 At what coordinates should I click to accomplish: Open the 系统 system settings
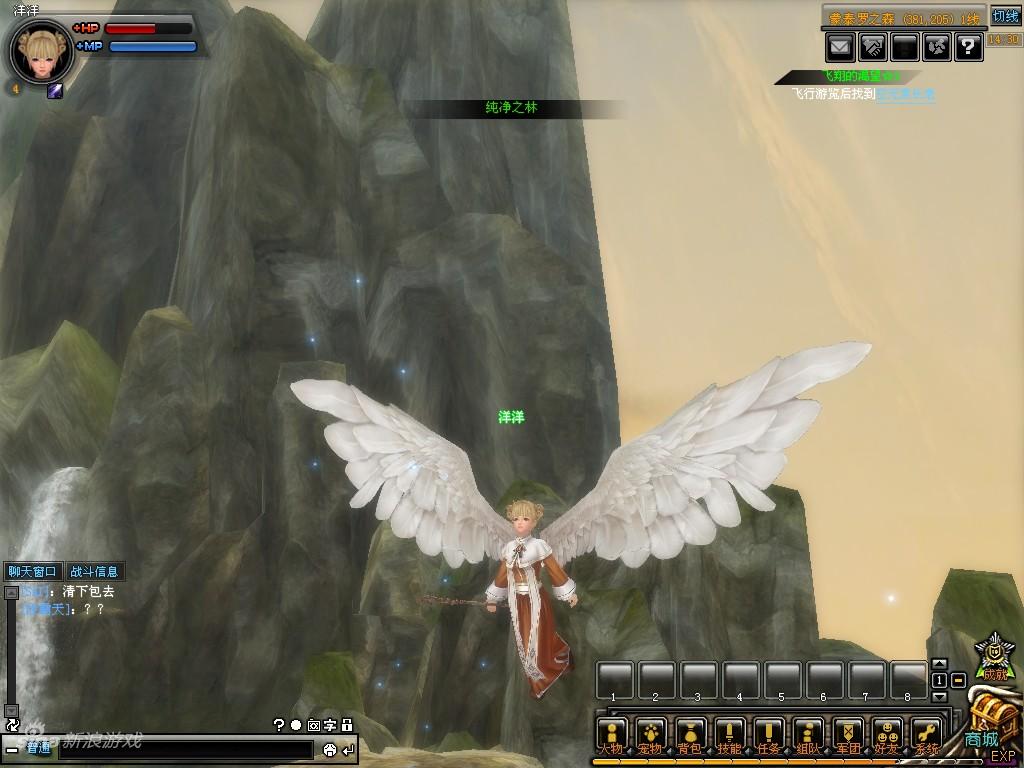[927, 734]
